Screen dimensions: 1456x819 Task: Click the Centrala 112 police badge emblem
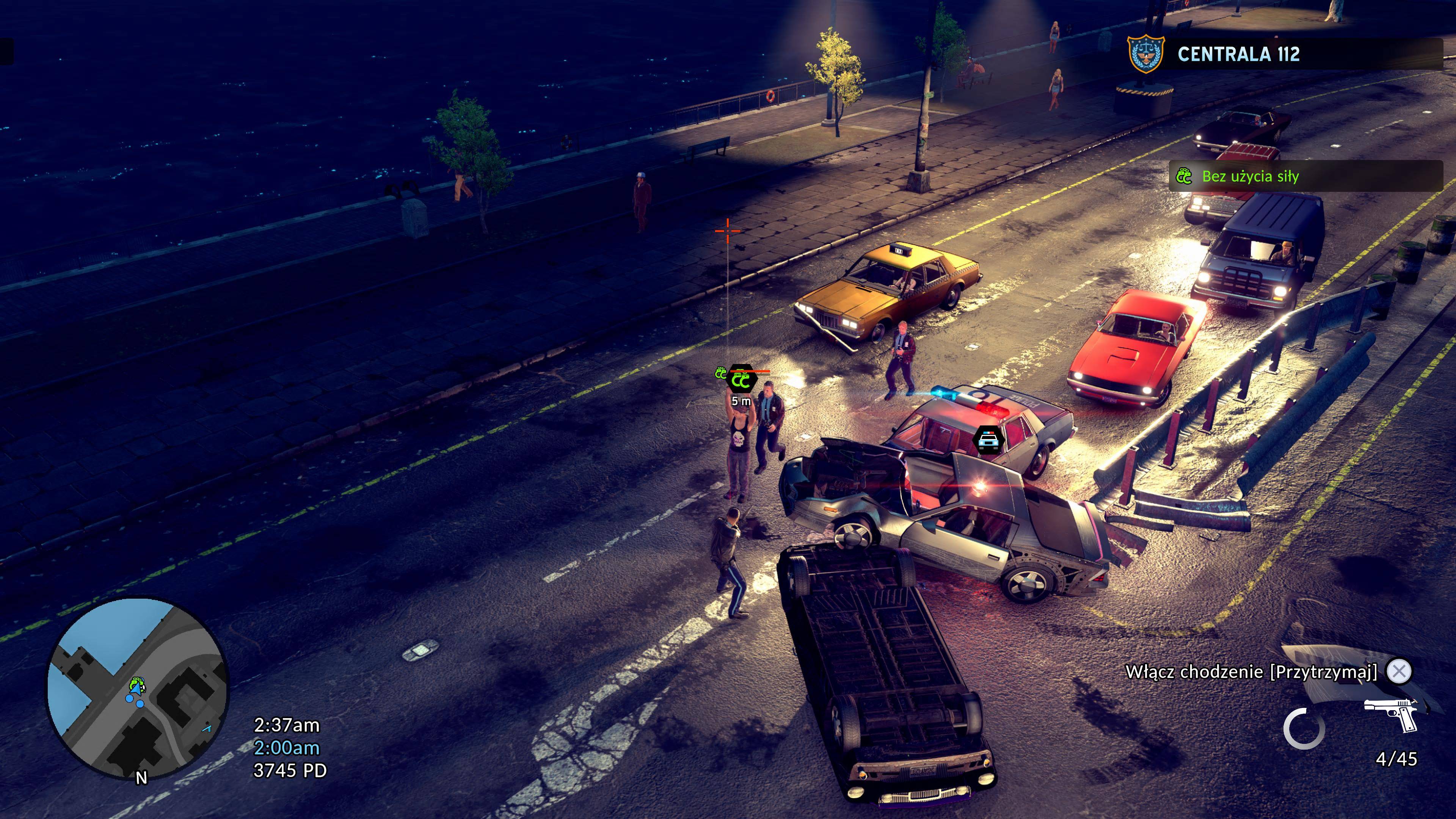coord(1145,54)
